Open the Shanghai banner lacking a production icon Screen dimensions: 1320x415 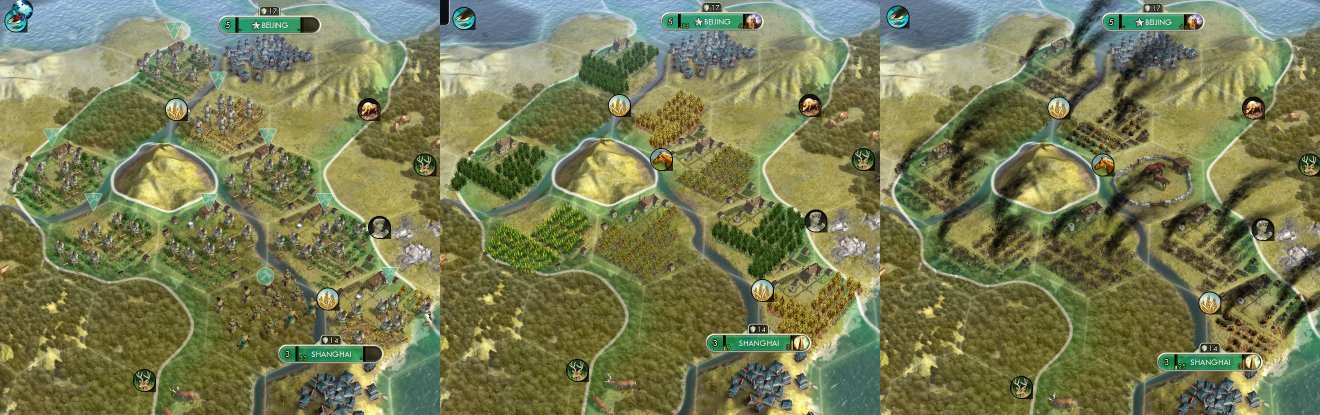330,355
